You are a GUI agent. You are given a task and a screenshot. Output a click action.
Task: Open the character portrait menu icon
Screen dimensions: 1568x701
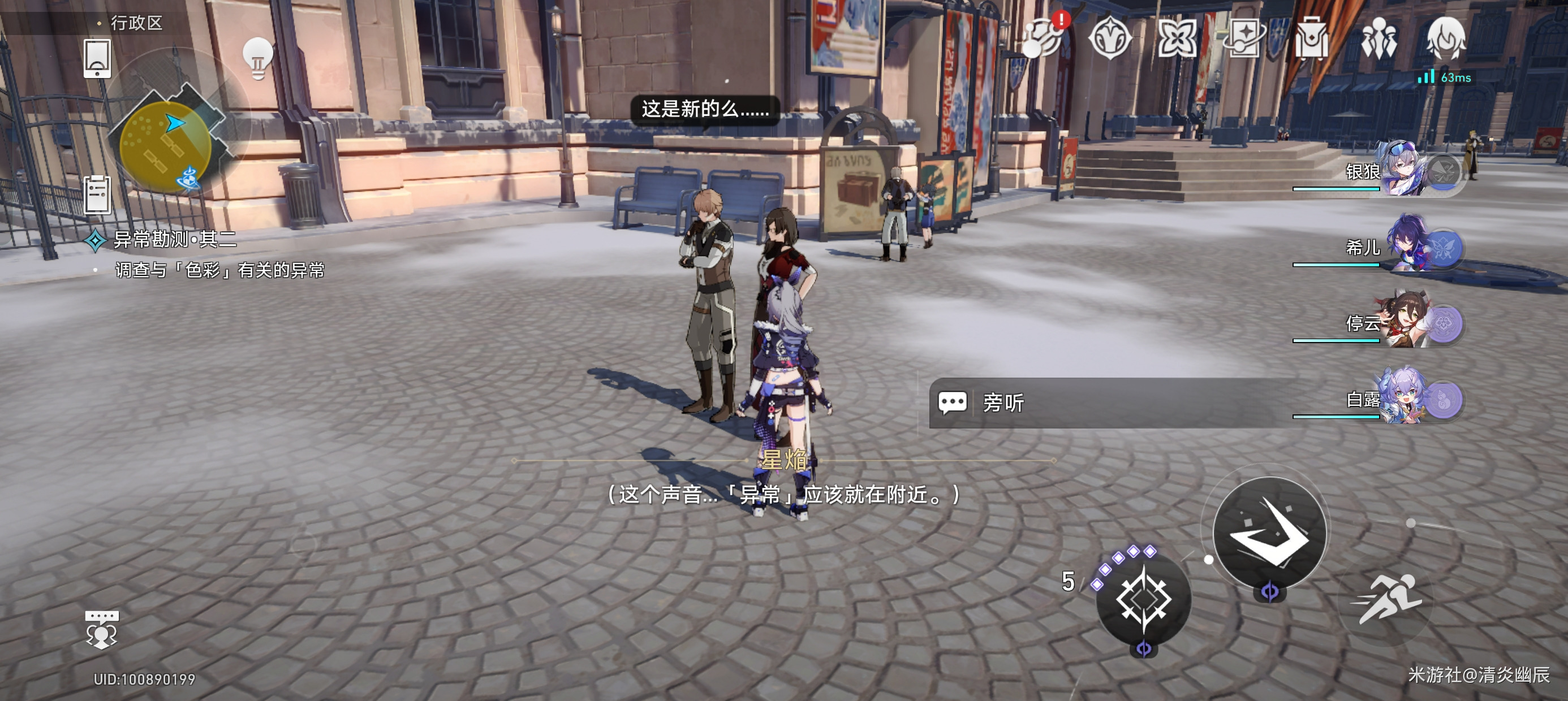pyautogui.click(x=1446, y=38)
